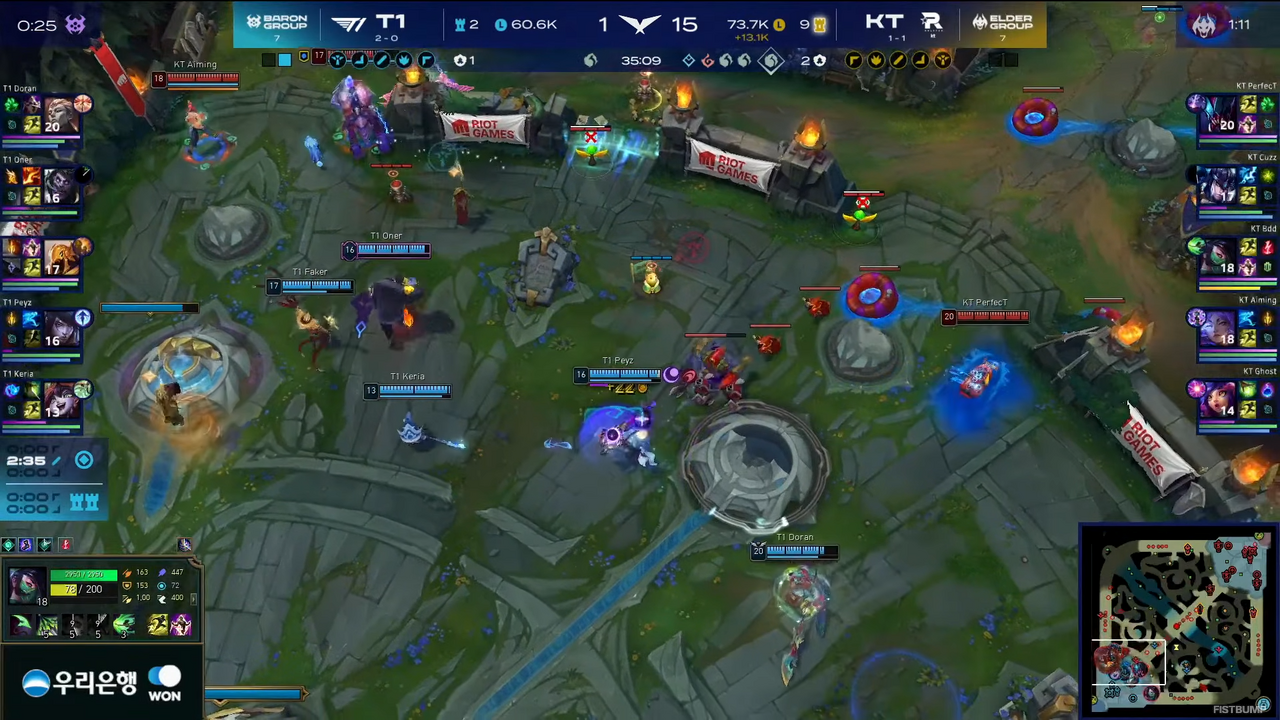The image size is (1280, 720).
Task: Click Akali's green dash ultimate ability icon
Action: pos(124,626)
